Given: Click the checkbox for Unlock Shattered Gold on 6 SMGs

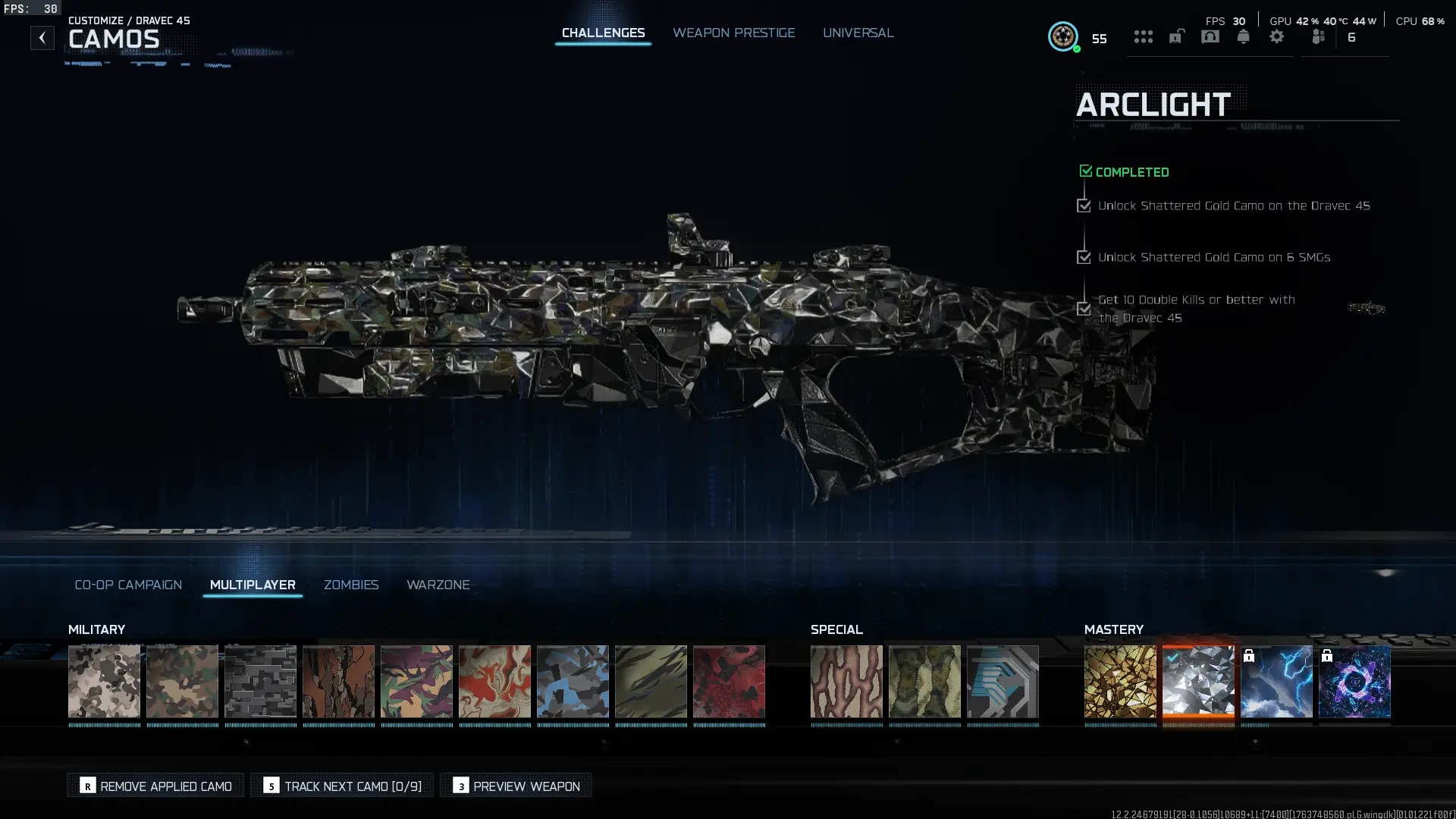Looking at the screenshot, I should point(1084,257).
